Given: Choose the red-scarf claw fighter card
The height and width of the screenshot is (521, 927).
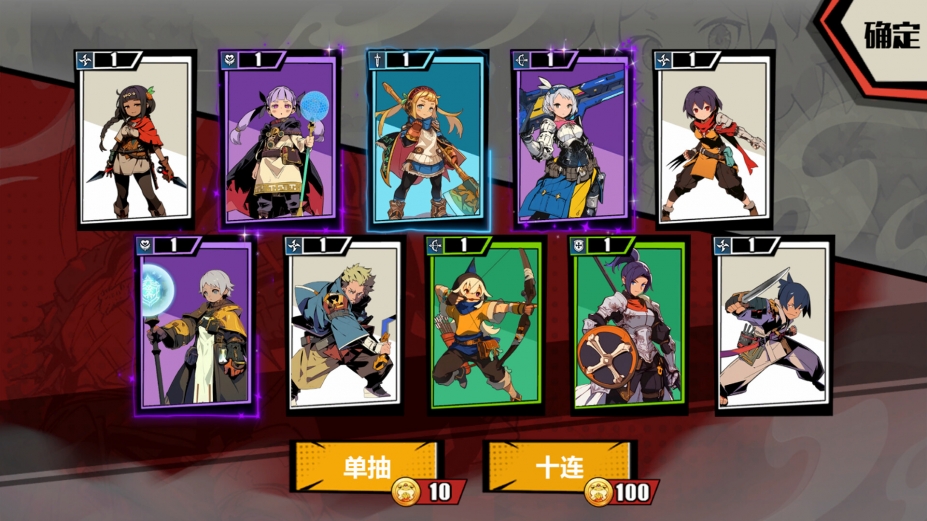Looking at the screenshot, I should click(x=711, y=138).
